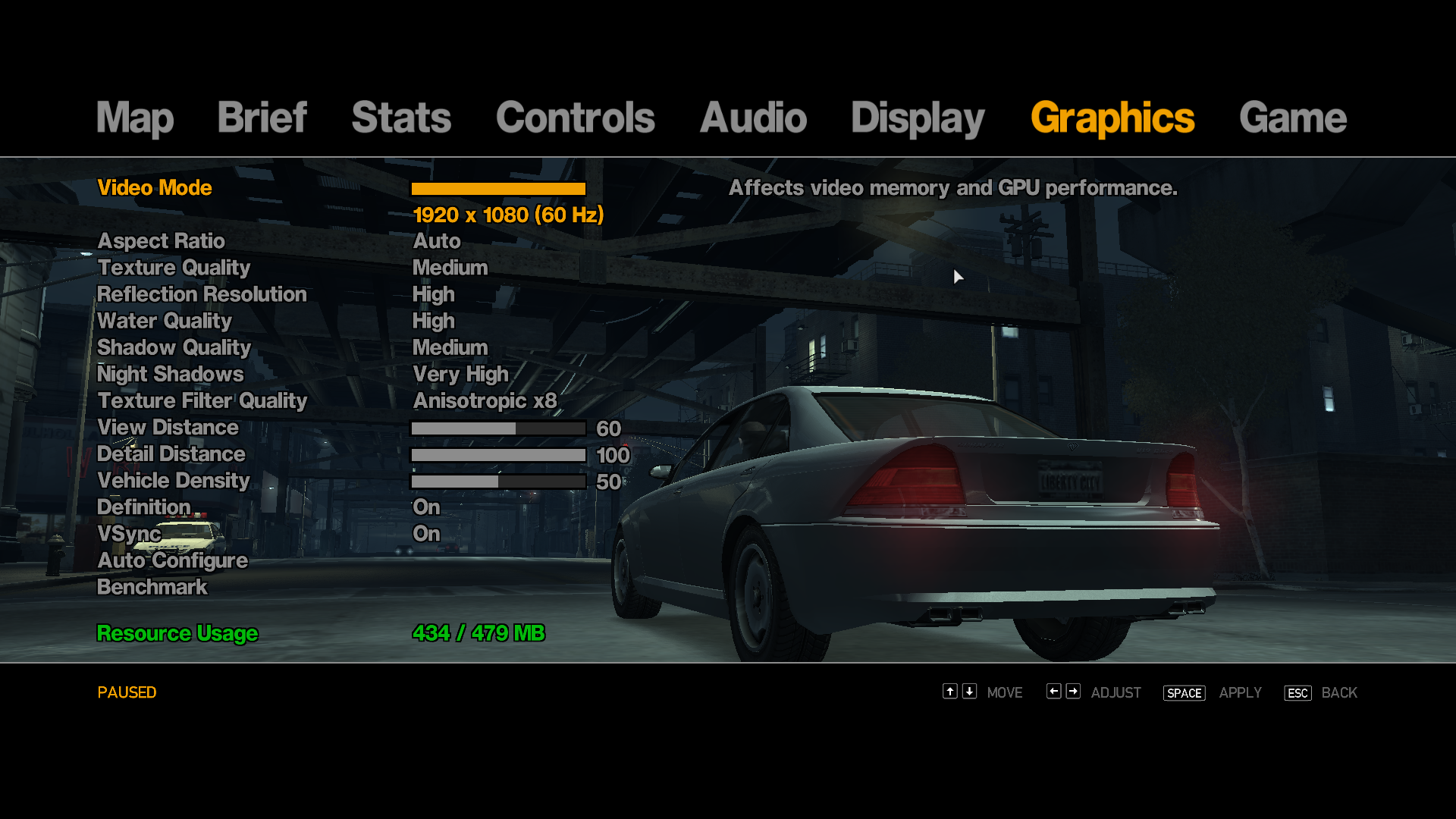The height and width of the screenshot is (819, 1456).
Task: Switch to the Display tab
Action: coord(918,118)
